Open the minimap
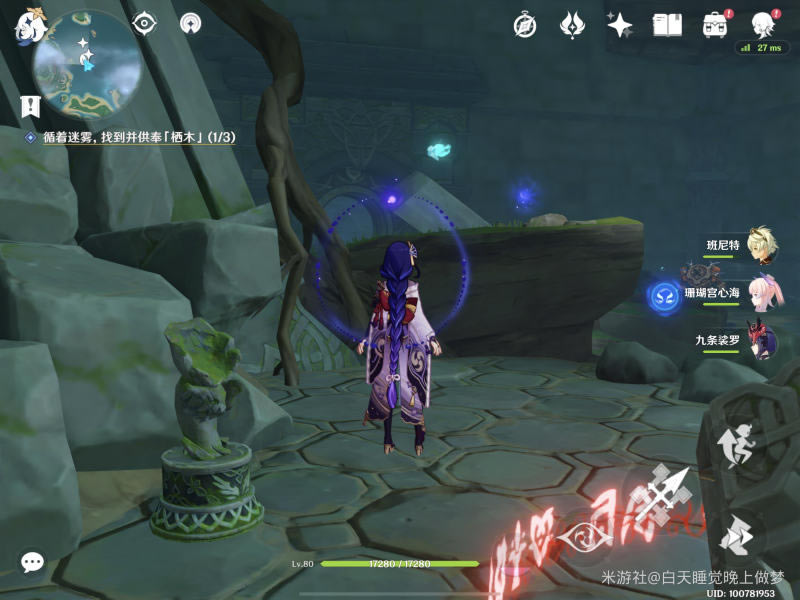This screenshot has width=800, height=600. 84,63
